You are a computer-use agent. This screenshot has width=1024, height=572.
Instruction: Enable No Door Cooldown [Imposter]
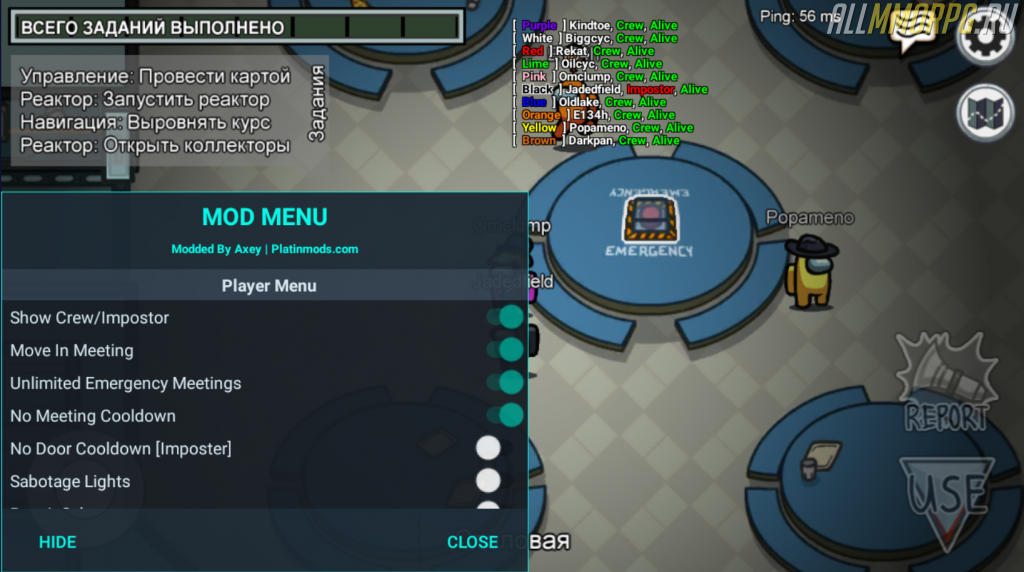[488, 448]
